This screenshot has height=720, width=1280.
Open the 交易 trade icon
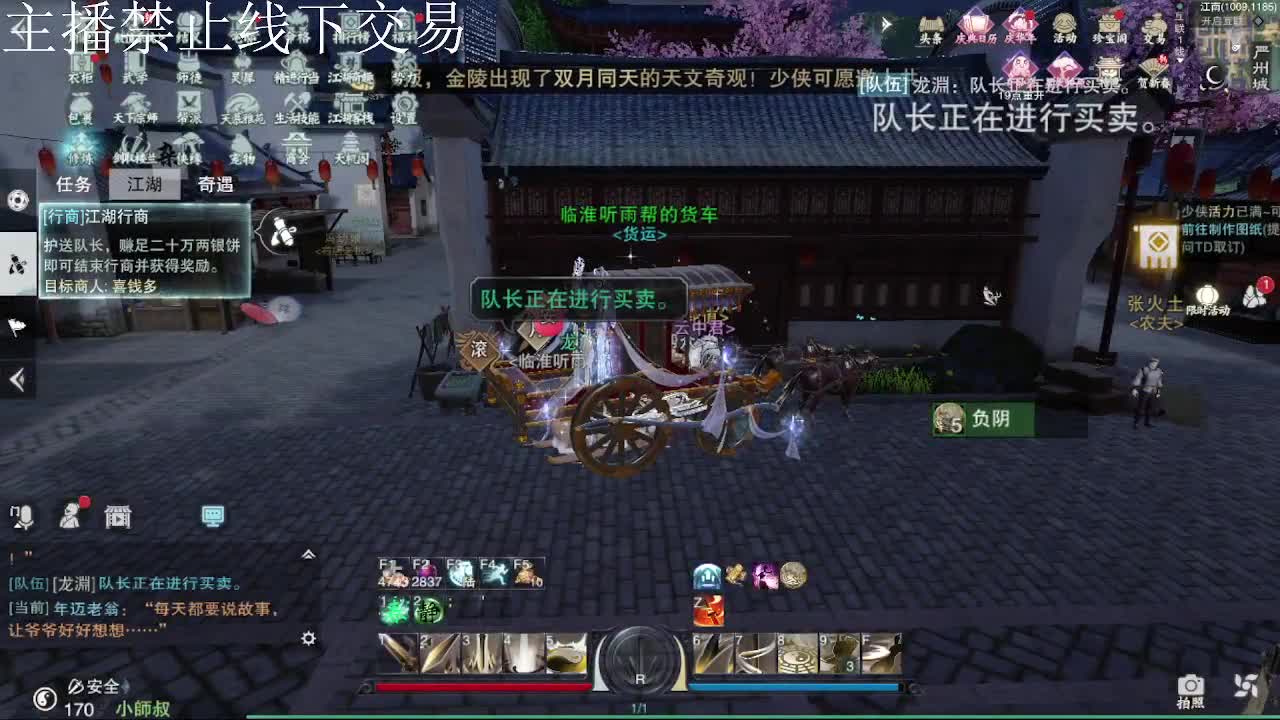coord(1154,28)
